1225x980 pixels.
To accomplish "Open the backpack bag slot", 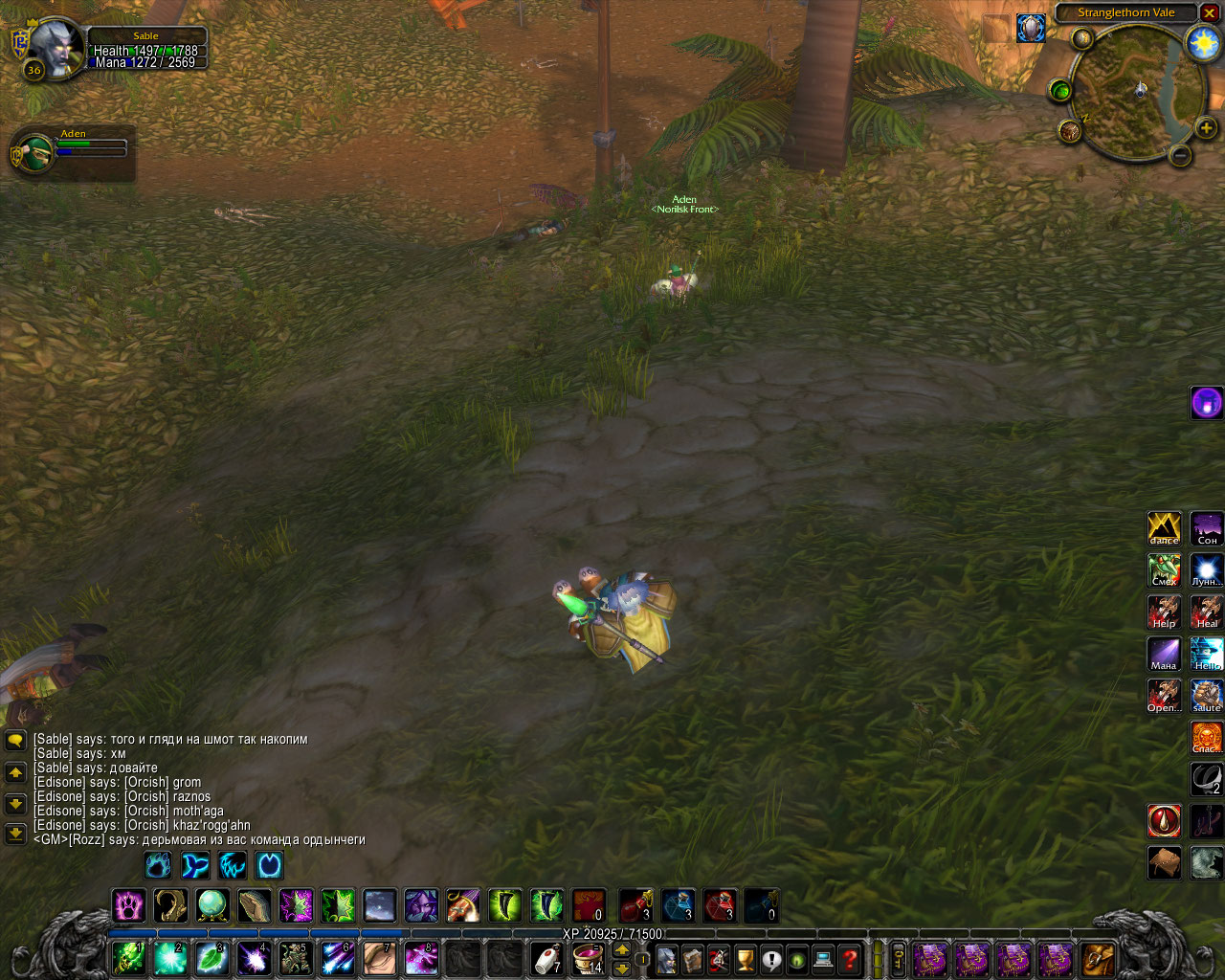I will click(1099, 958).
